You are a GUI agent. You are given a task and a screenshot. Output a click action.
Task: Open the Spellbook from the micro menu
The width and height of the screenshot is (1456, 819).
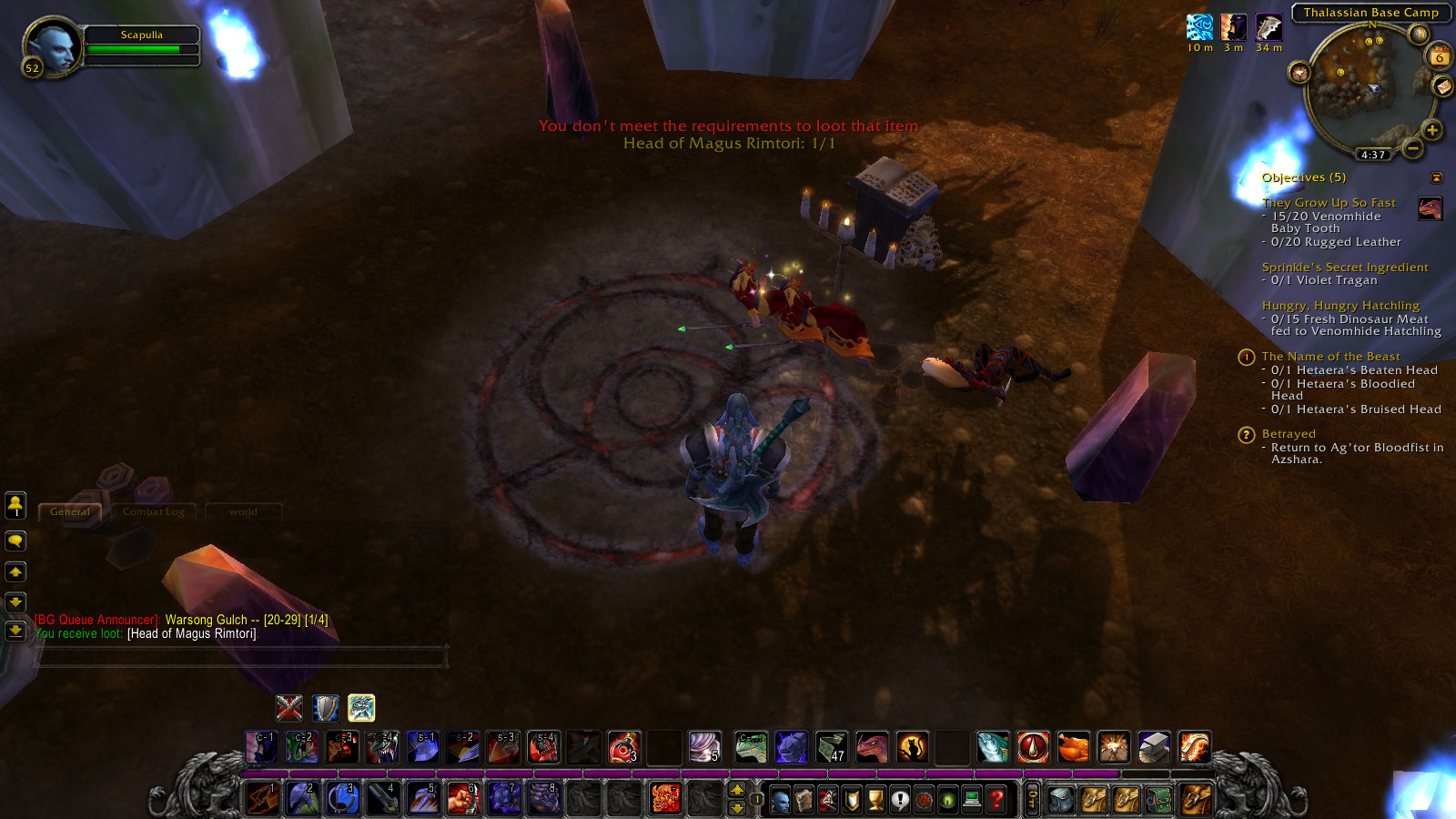pyautogui.click(x=804, y=799)
